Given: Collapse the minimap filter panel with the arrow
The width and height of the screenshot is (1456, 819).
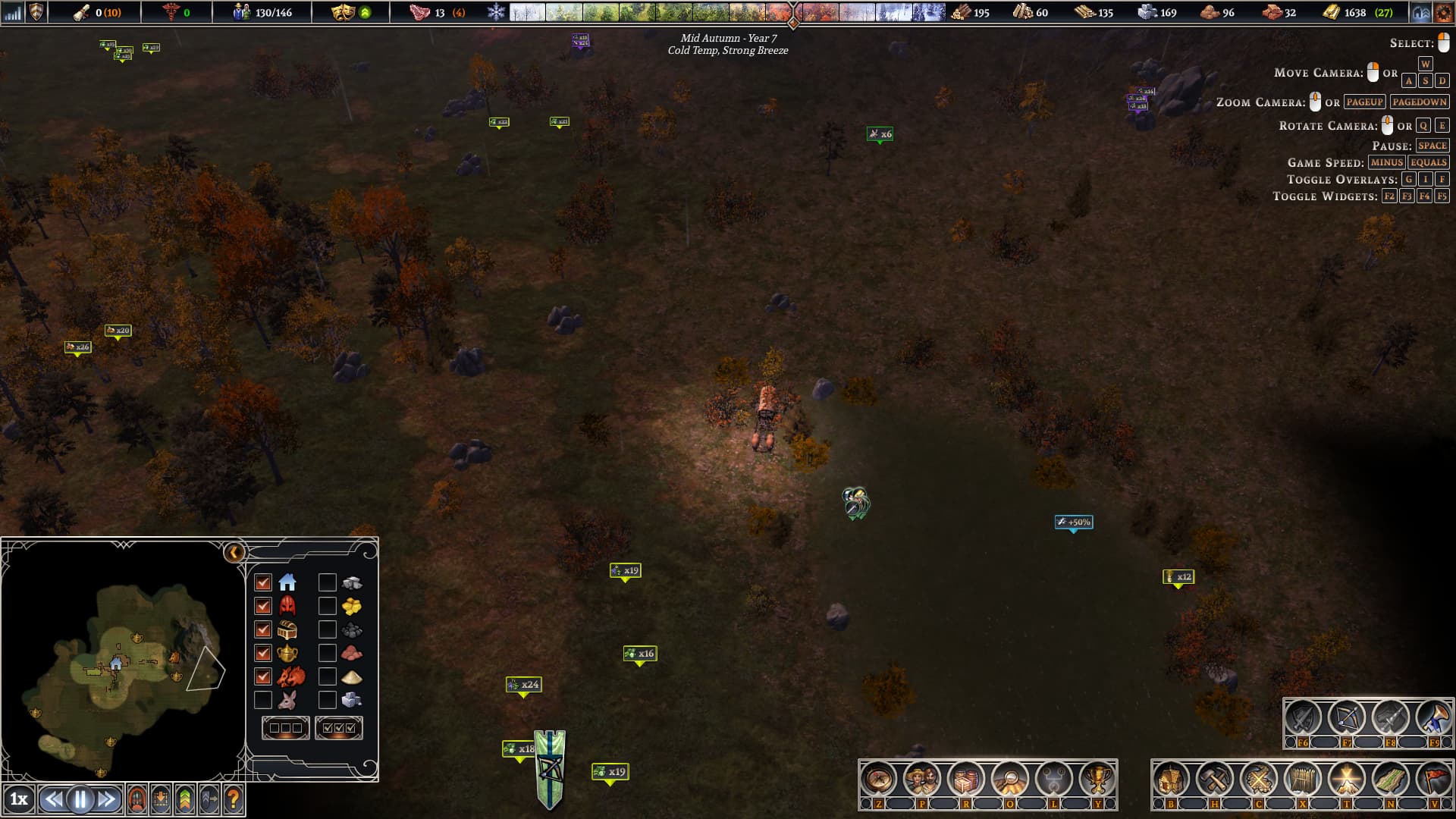Looking at the screenshot, I should [x=234, y=552].
